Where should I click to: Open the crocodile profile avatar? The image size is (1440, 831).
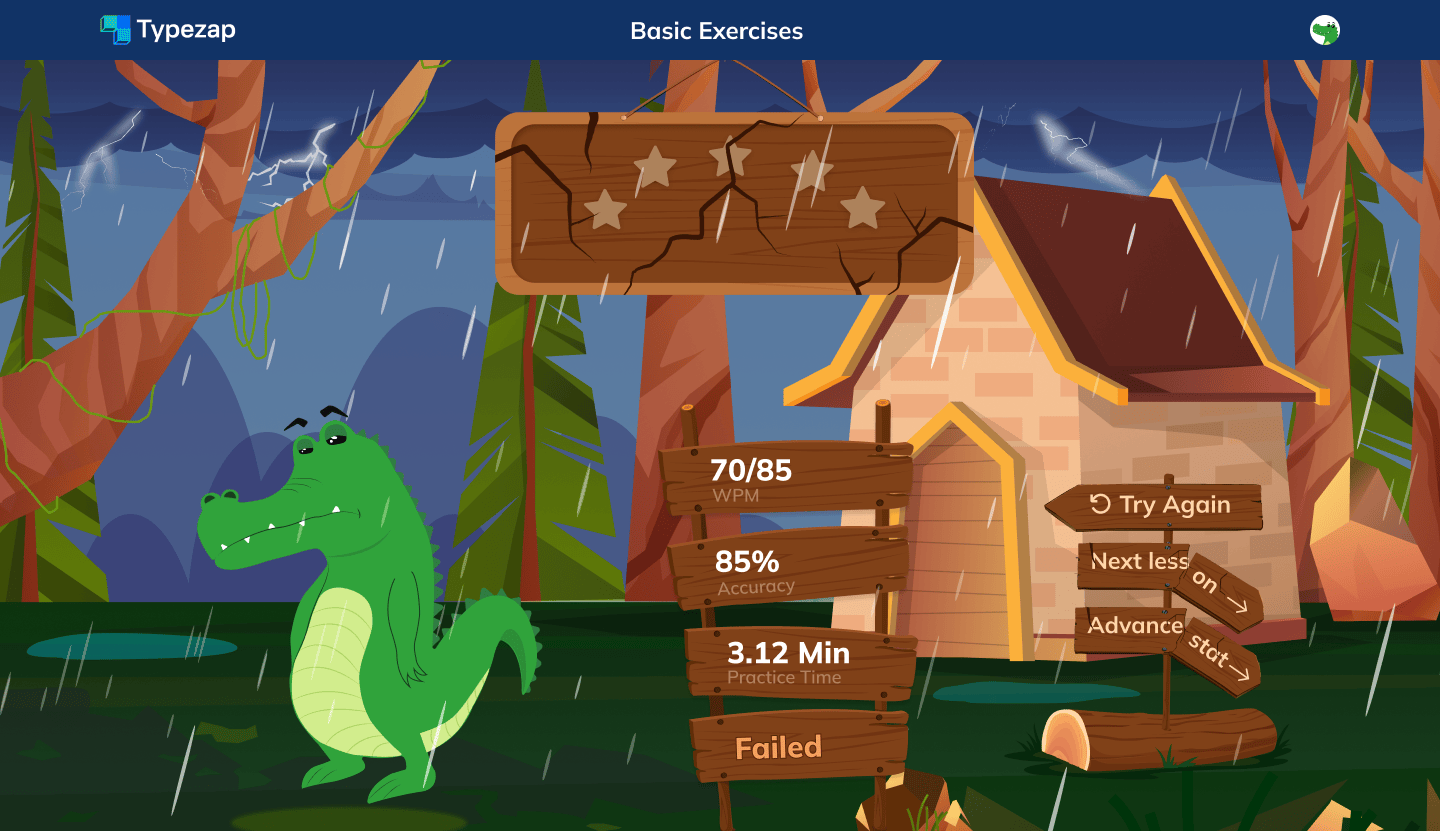[1324, 30]
